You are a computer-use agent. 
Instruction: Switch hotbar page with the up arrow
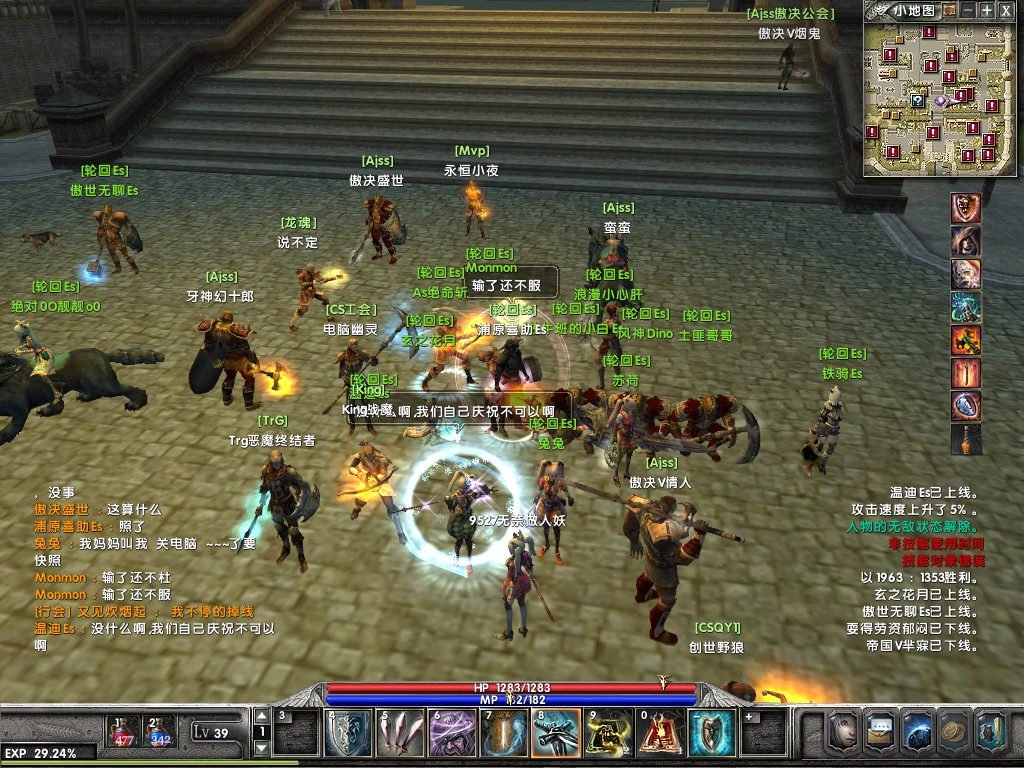click(262, 716)
